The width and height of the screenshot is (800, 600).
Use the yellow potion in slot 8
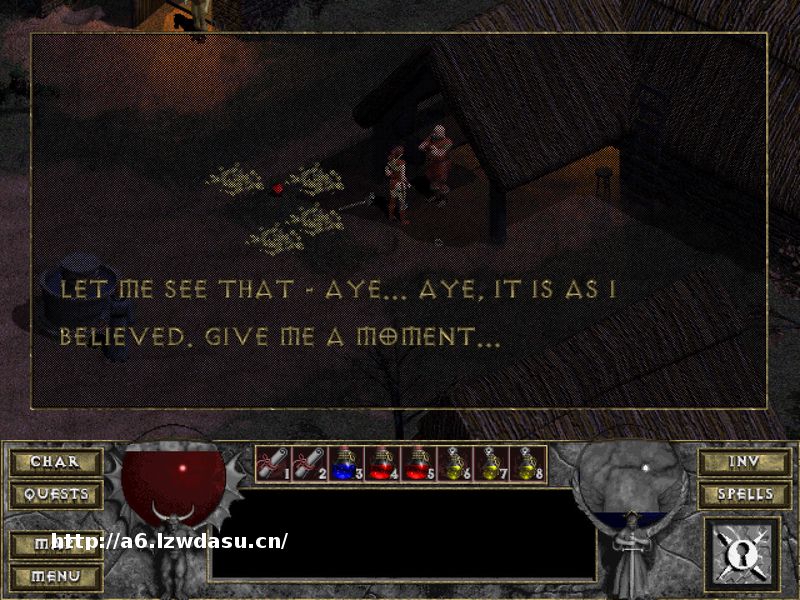click(525, 464)
